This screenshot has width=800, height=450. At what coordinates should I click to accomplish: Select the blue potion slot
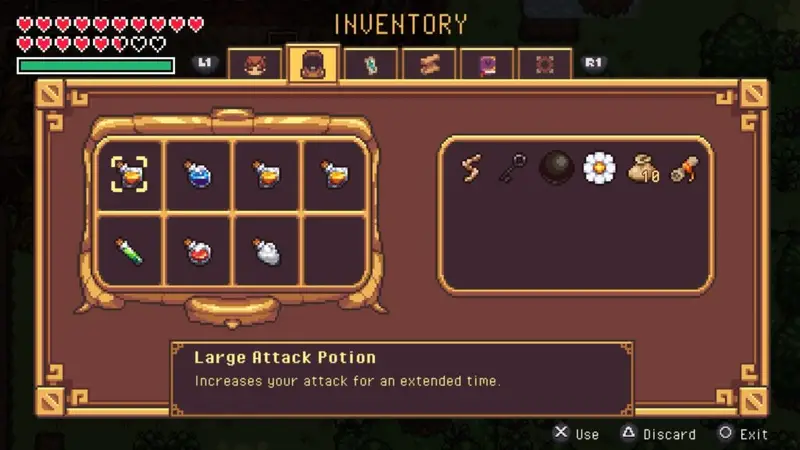(198, 175)
